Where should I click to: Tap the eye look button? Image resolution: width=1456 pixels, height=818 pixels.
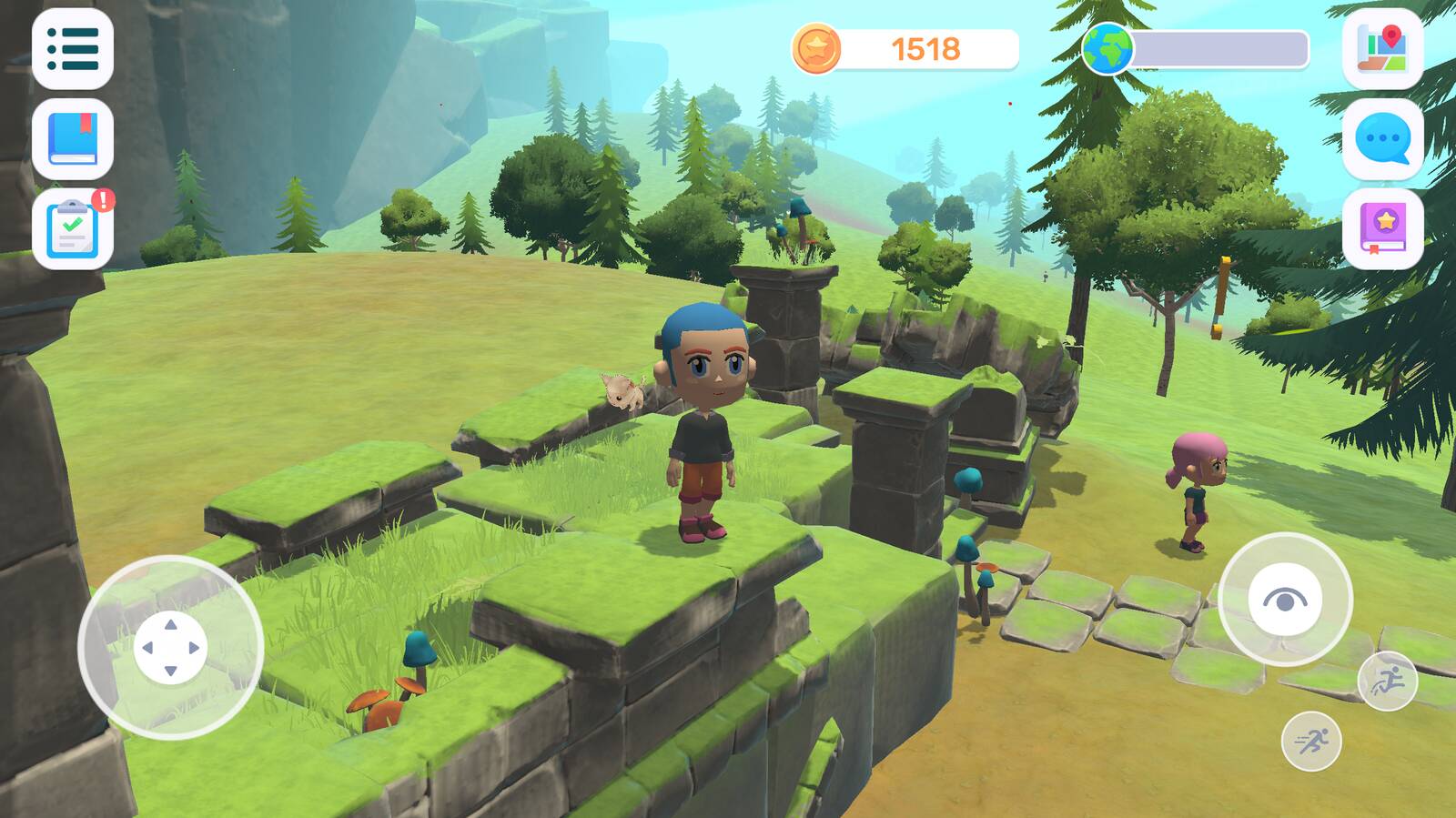[1284, 600]
